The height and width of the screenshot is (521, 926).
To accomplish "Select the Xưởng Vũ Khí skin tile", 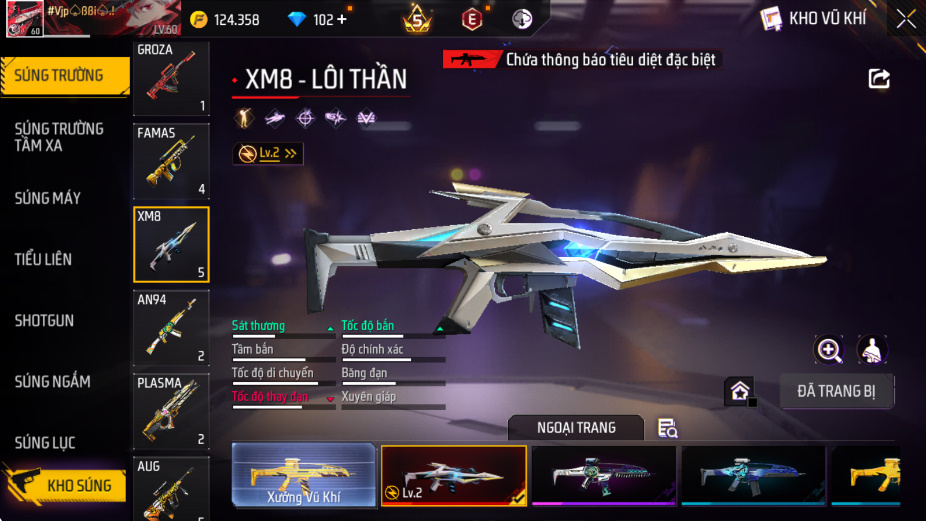I will 304,475.
